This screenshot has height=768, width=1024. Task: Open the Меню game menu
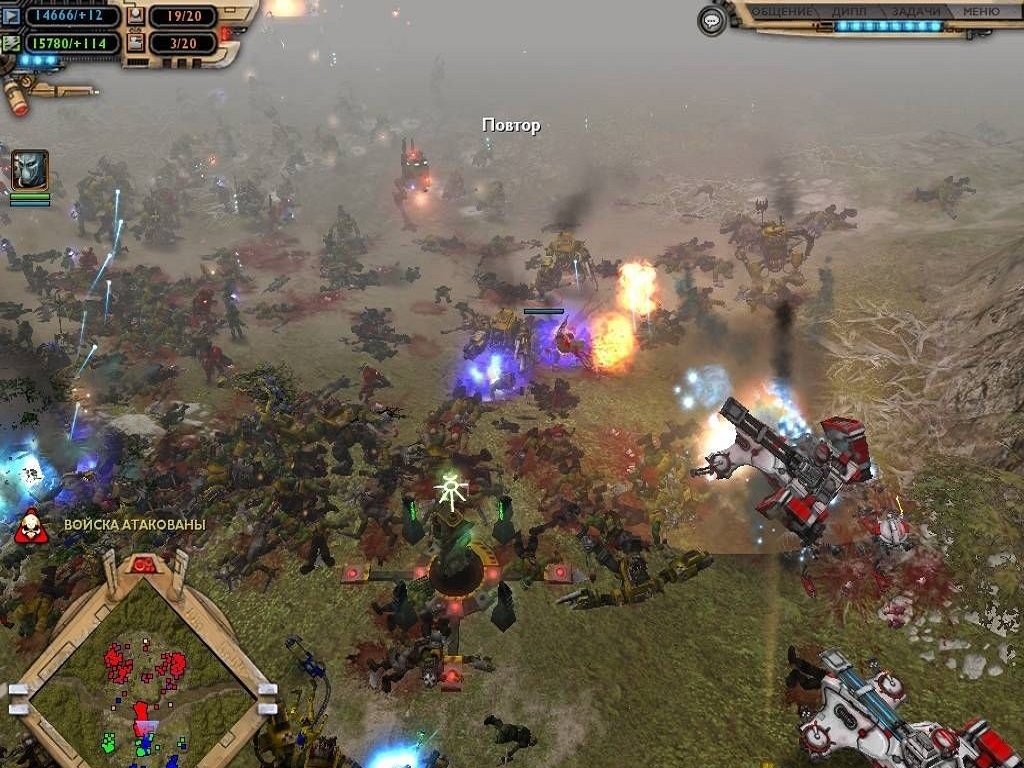(x=980, y=12)
